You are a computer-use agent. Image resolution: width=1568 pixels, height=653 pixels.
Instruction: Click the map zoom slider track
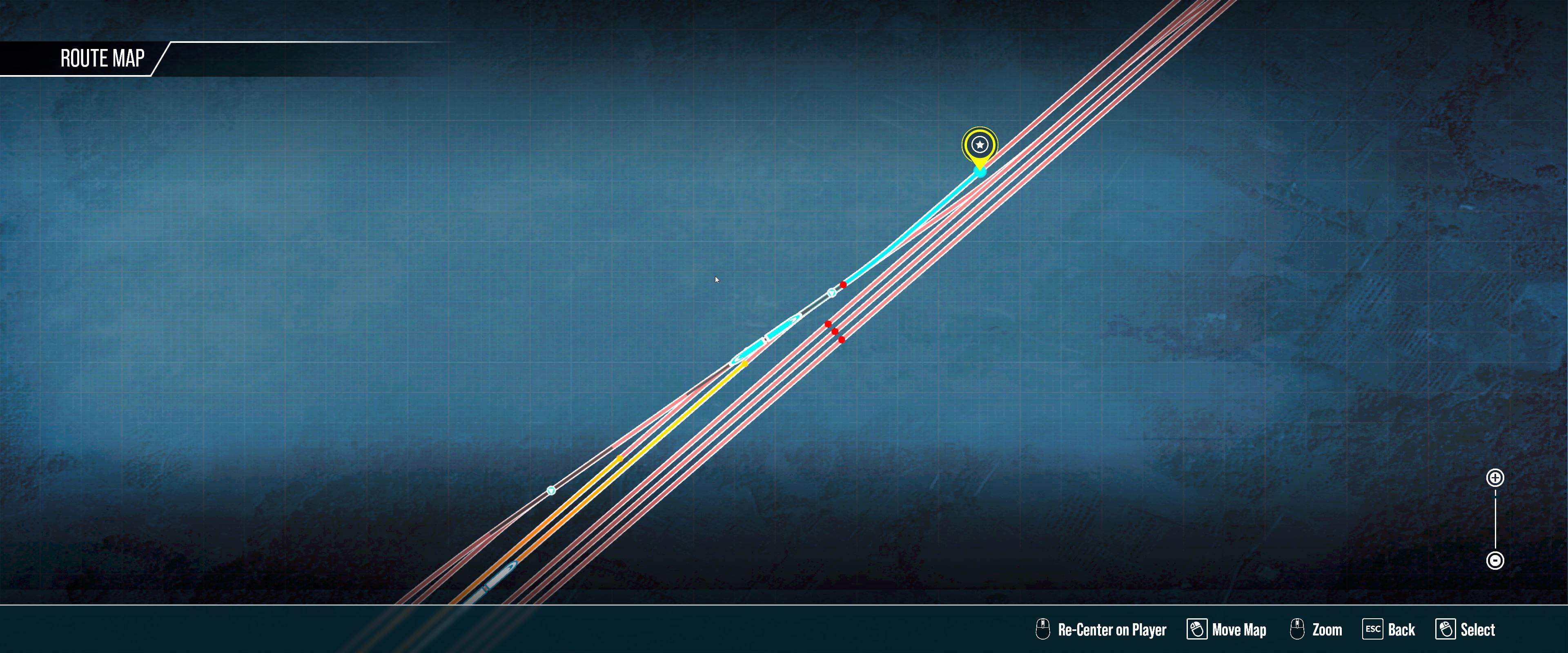tap(1495, 519)
